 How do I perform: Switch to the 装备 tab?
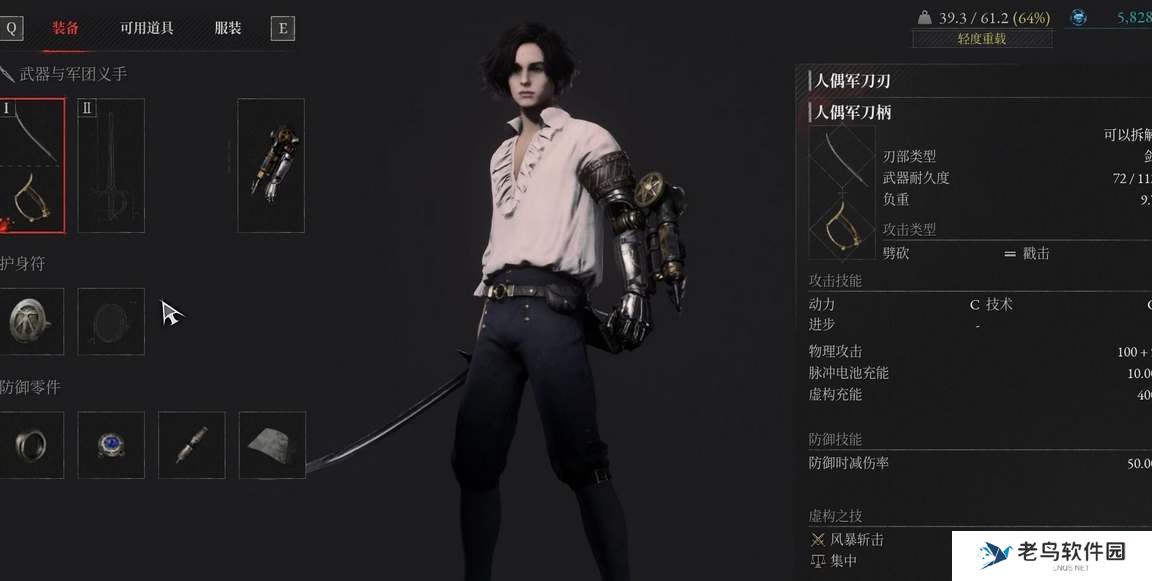tap(66, 28)
